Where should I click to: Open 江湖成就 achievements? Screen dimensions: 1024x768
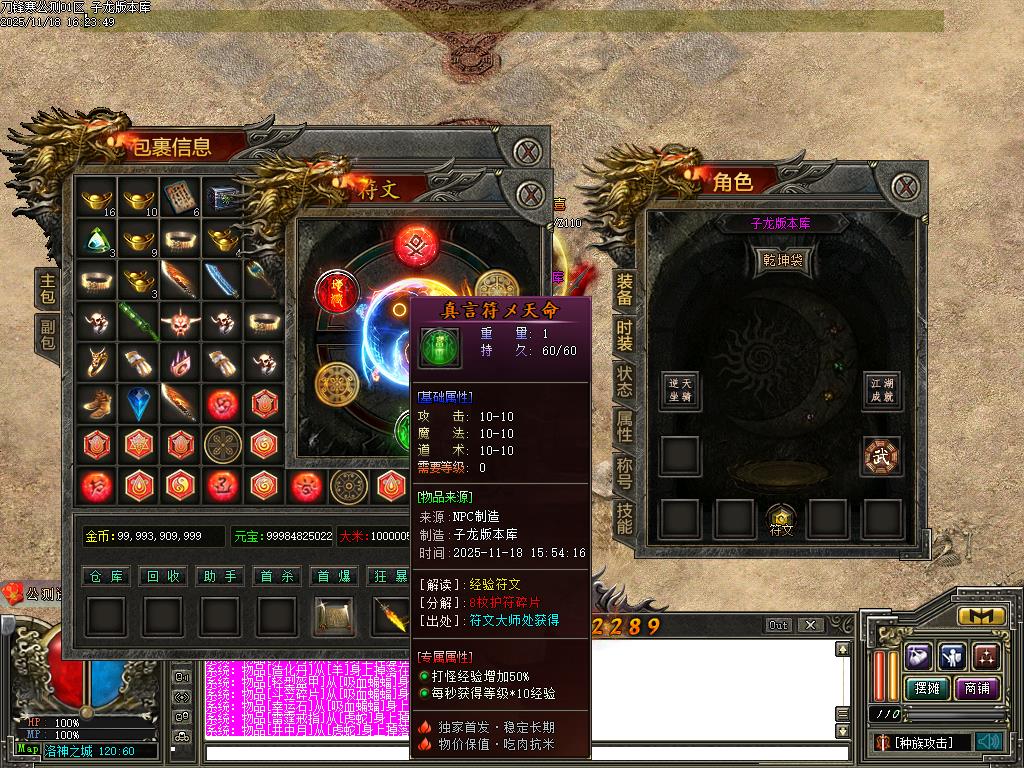882,390
